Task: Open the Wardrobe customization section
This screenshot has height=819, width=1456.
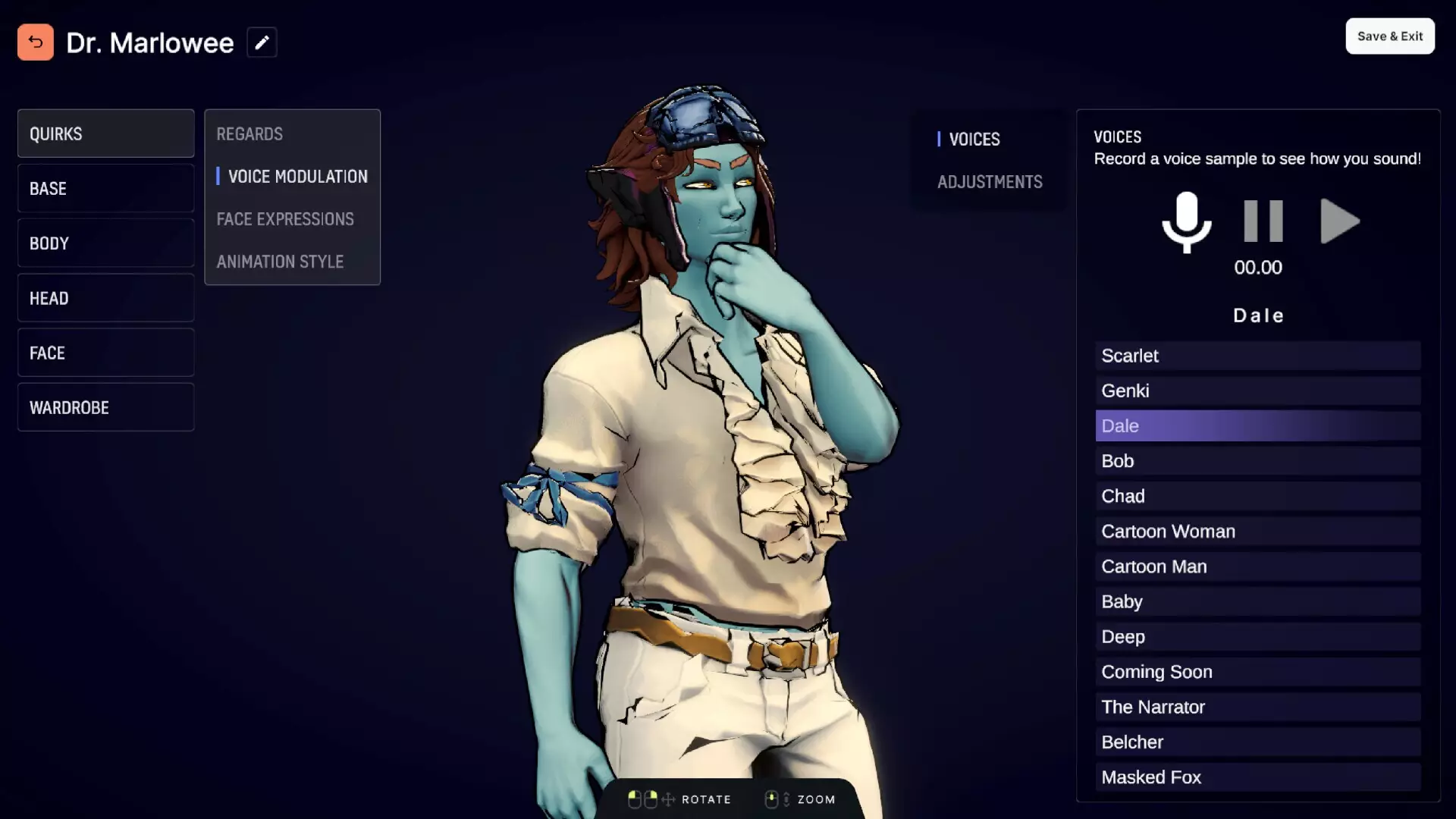Action: click(105, 407)
